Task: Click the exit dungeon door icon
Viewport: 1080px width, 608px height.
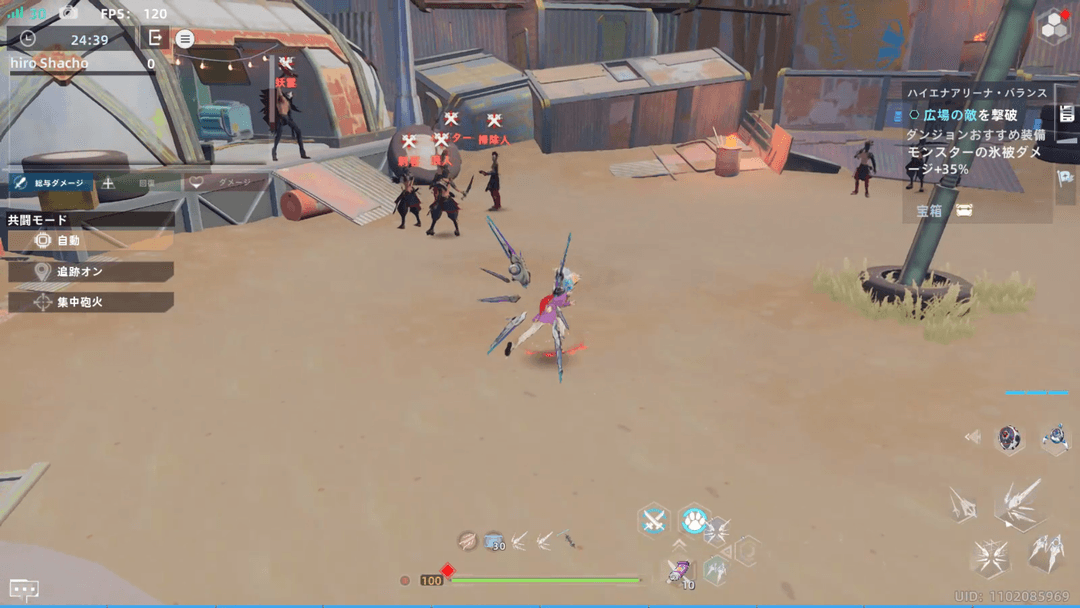Action: 155,38
